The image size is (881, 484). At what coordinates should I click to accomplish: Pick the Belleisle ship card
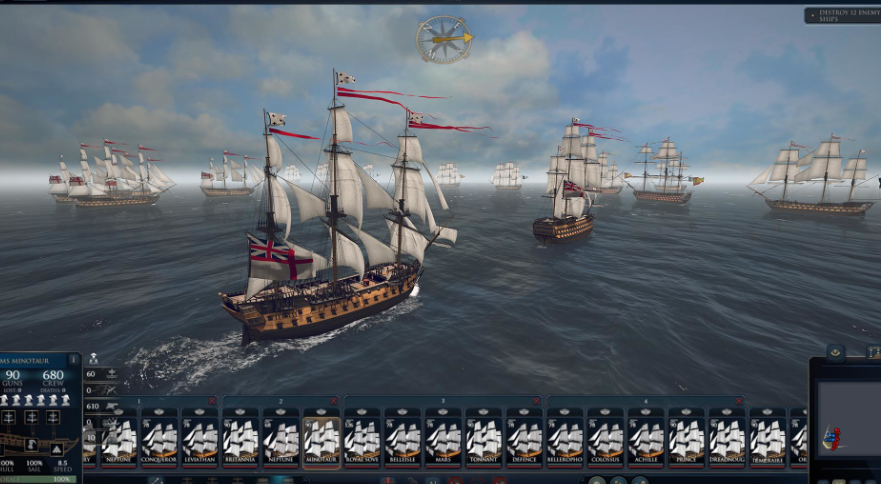(x=403, y=437)
